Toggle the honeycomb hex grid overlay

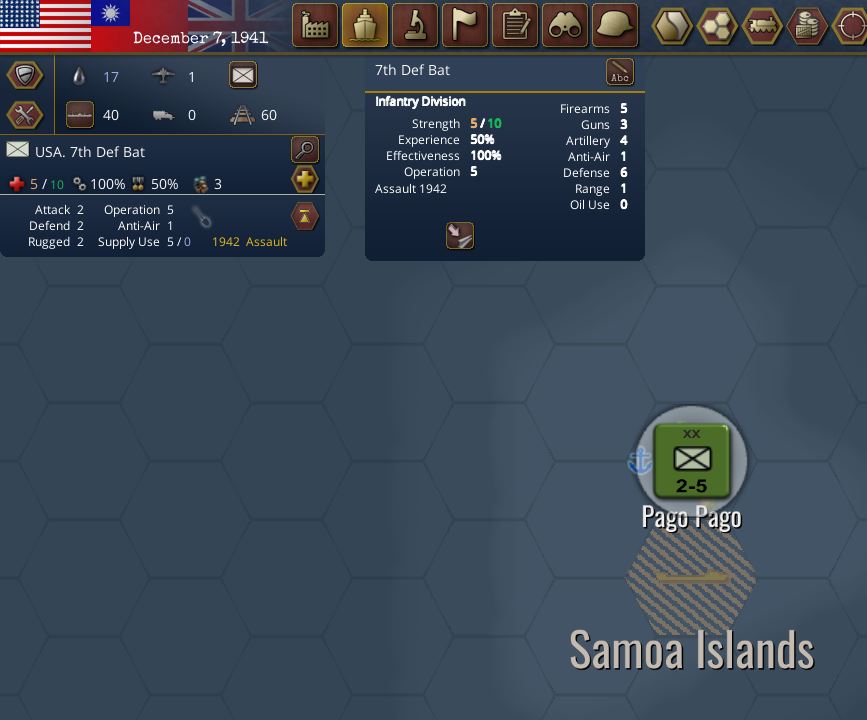coord(717,26)
